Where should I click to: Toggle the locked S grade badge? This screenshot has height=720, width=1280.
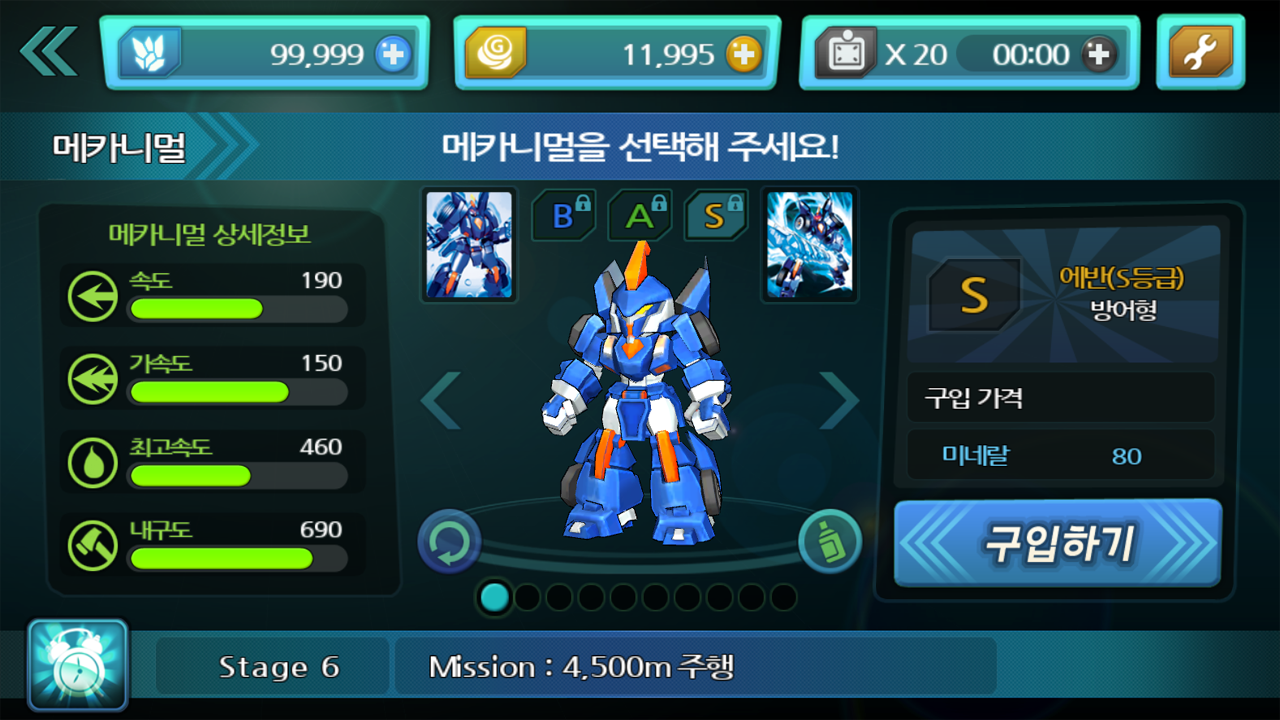715,215
